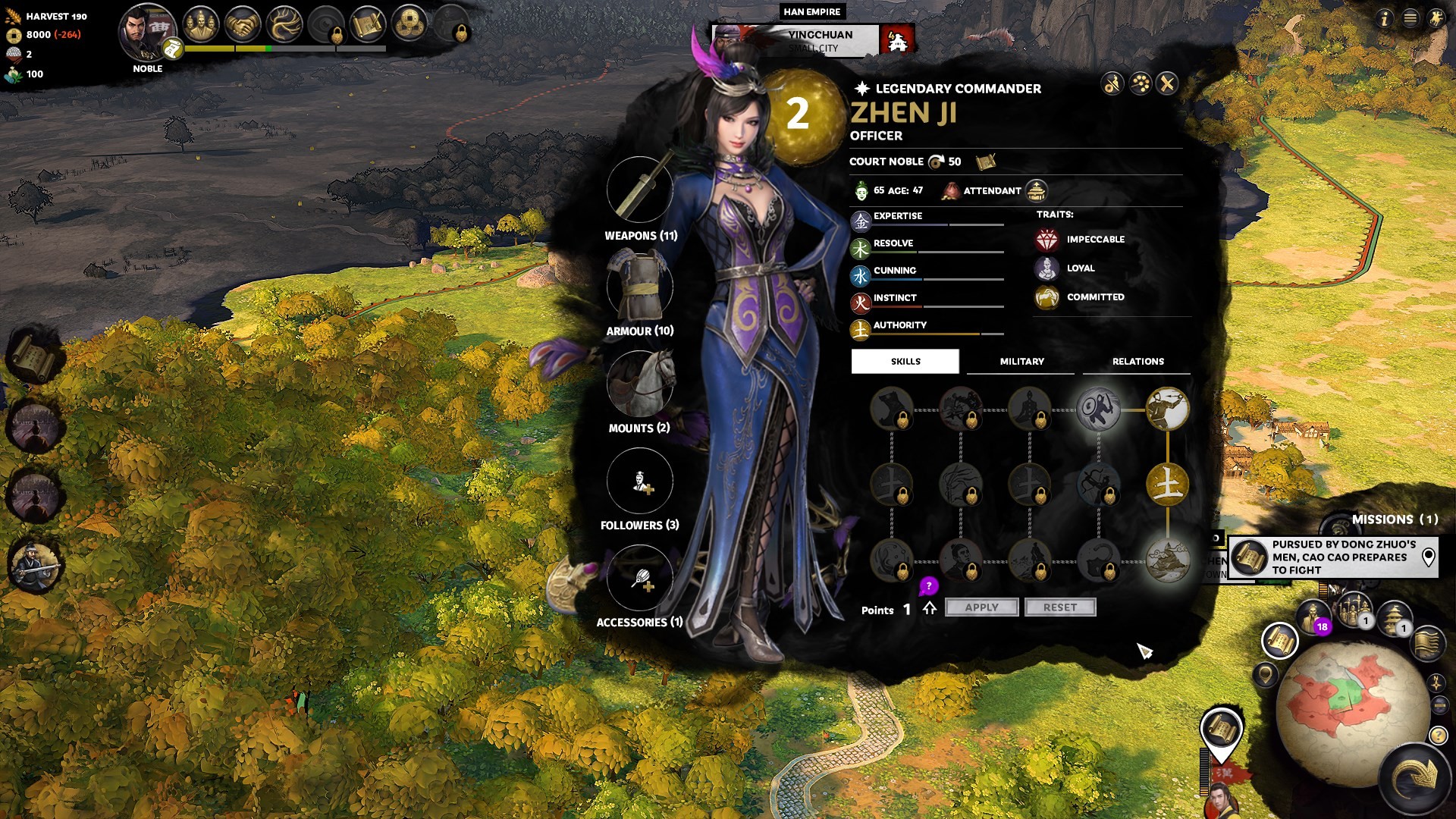Click the purple question mark help icon
This screenshot has width=1456, height=819.
coord(928,586)
